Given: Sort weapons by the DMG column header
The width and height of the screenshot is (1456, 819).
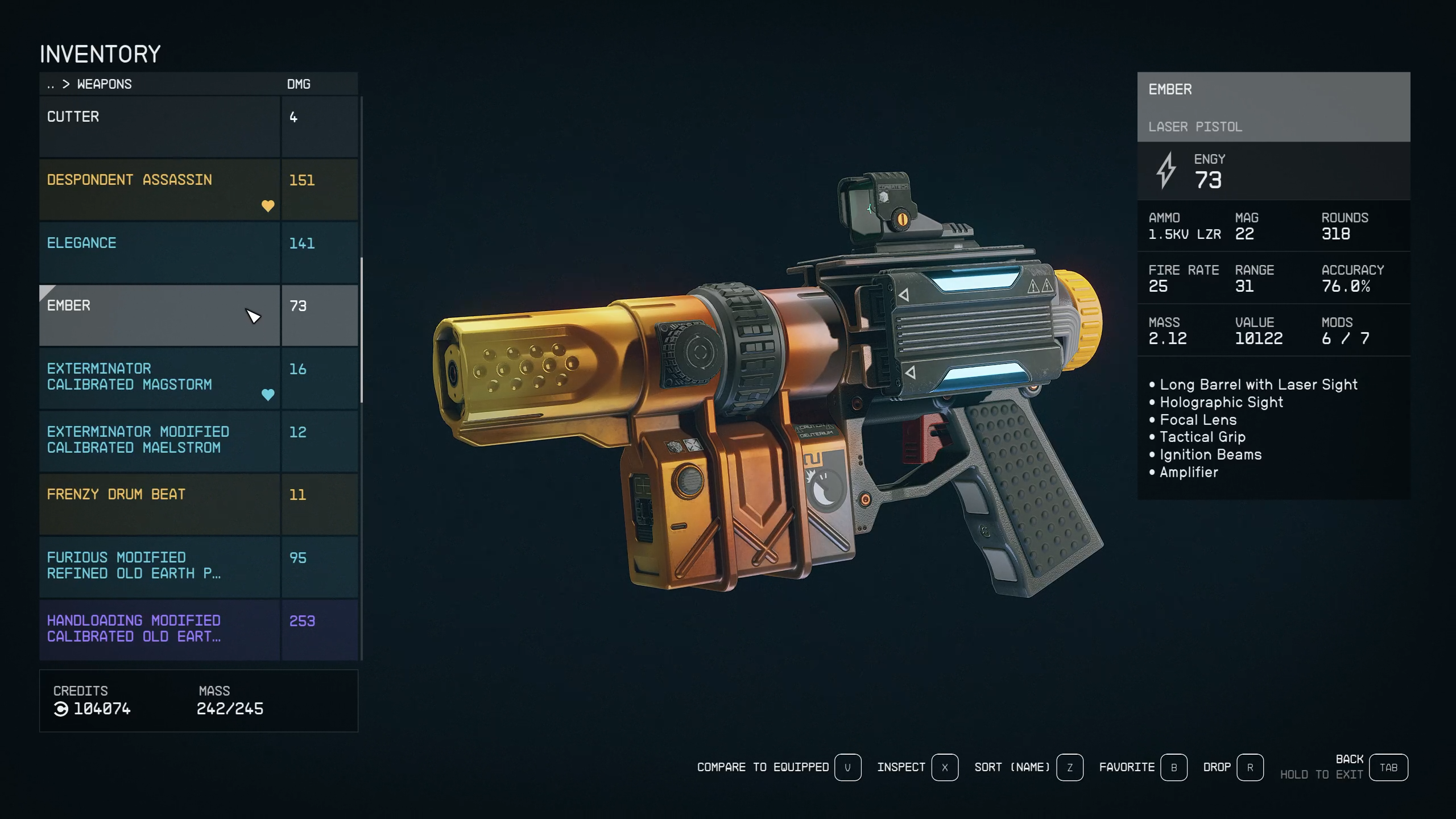Looking at the screenshot, I should pyautogui.click(x=299, y=84).
